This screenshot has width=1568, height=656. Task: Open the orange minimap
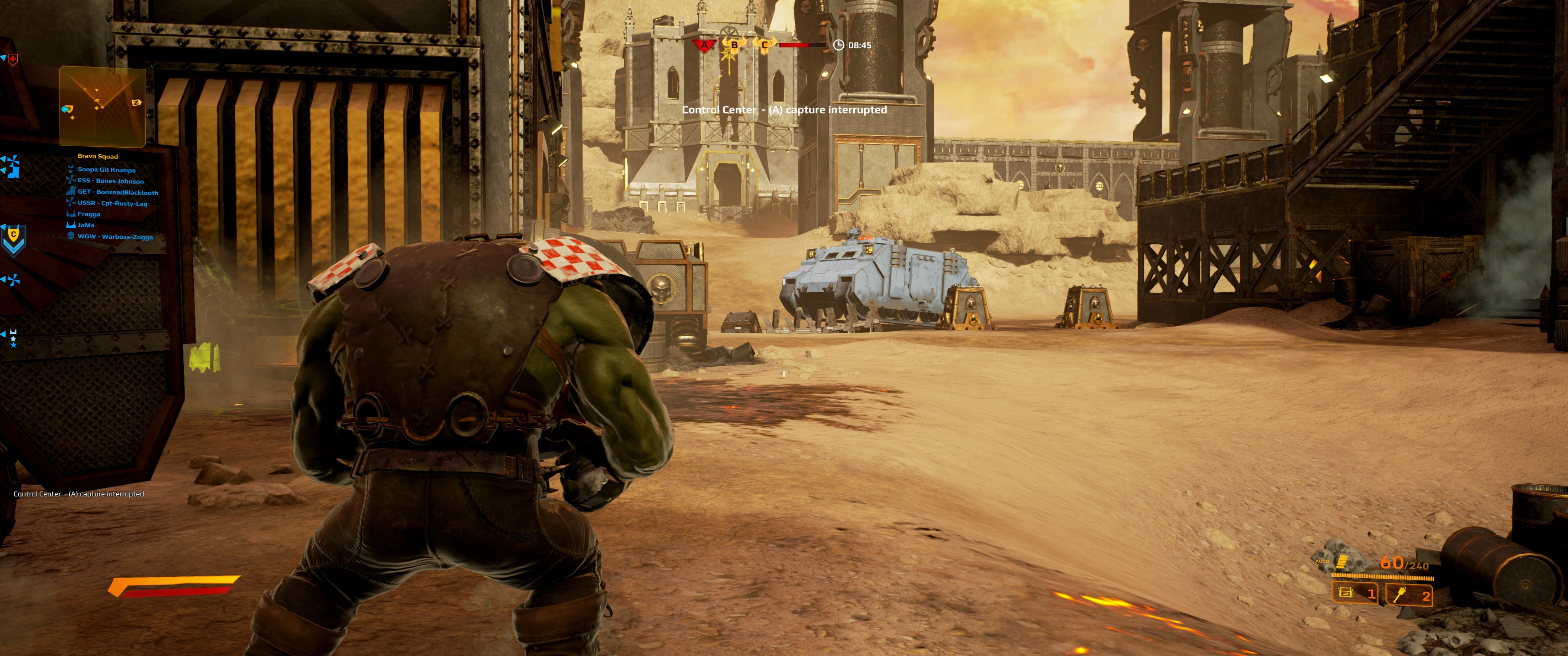click(x=102, y=107)
